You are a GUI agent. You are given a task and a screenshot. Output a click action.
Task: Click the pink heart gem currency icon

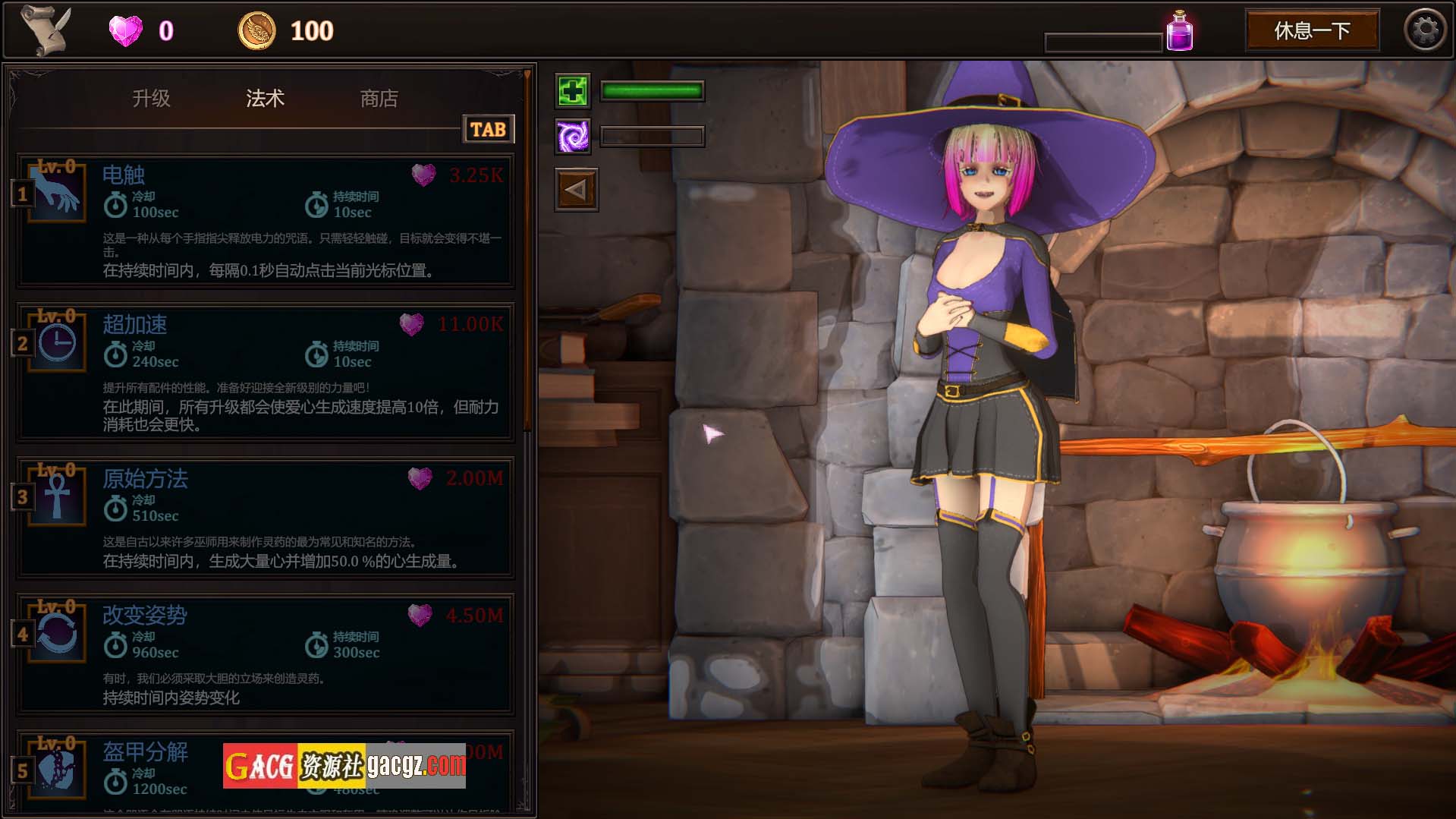125,31
